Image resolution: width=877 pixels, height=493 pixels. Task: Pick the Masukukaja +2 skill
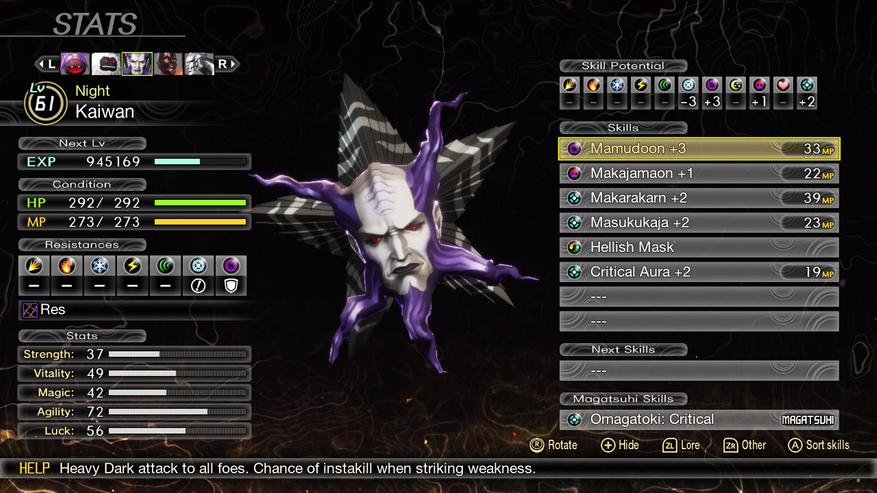pos(698,223)
